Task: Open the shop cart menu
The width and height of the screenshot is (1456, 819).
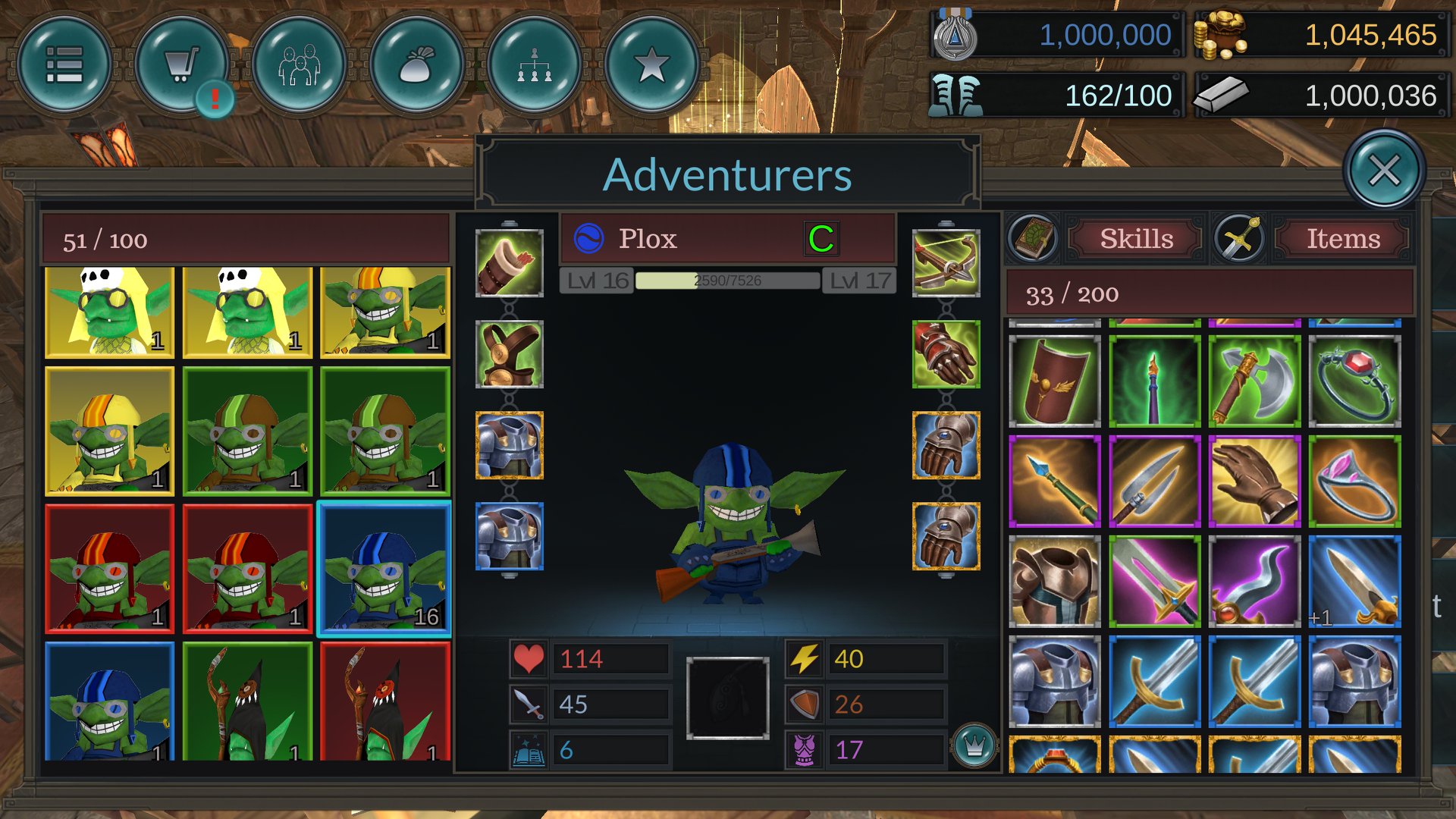Action: (x=182, y=64)
